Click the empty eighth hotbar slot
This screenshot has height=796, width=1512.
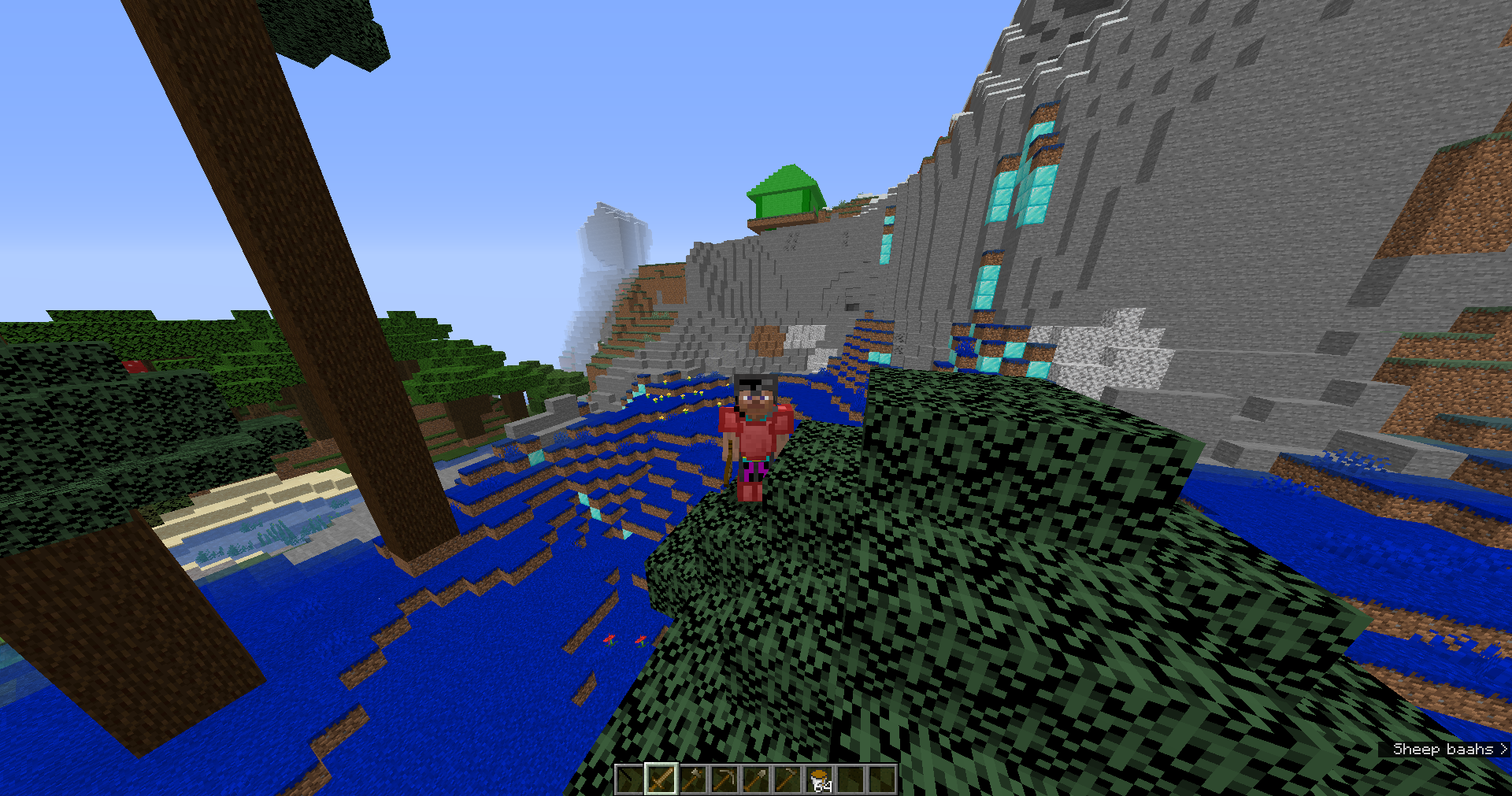click(x=851, y=779)
